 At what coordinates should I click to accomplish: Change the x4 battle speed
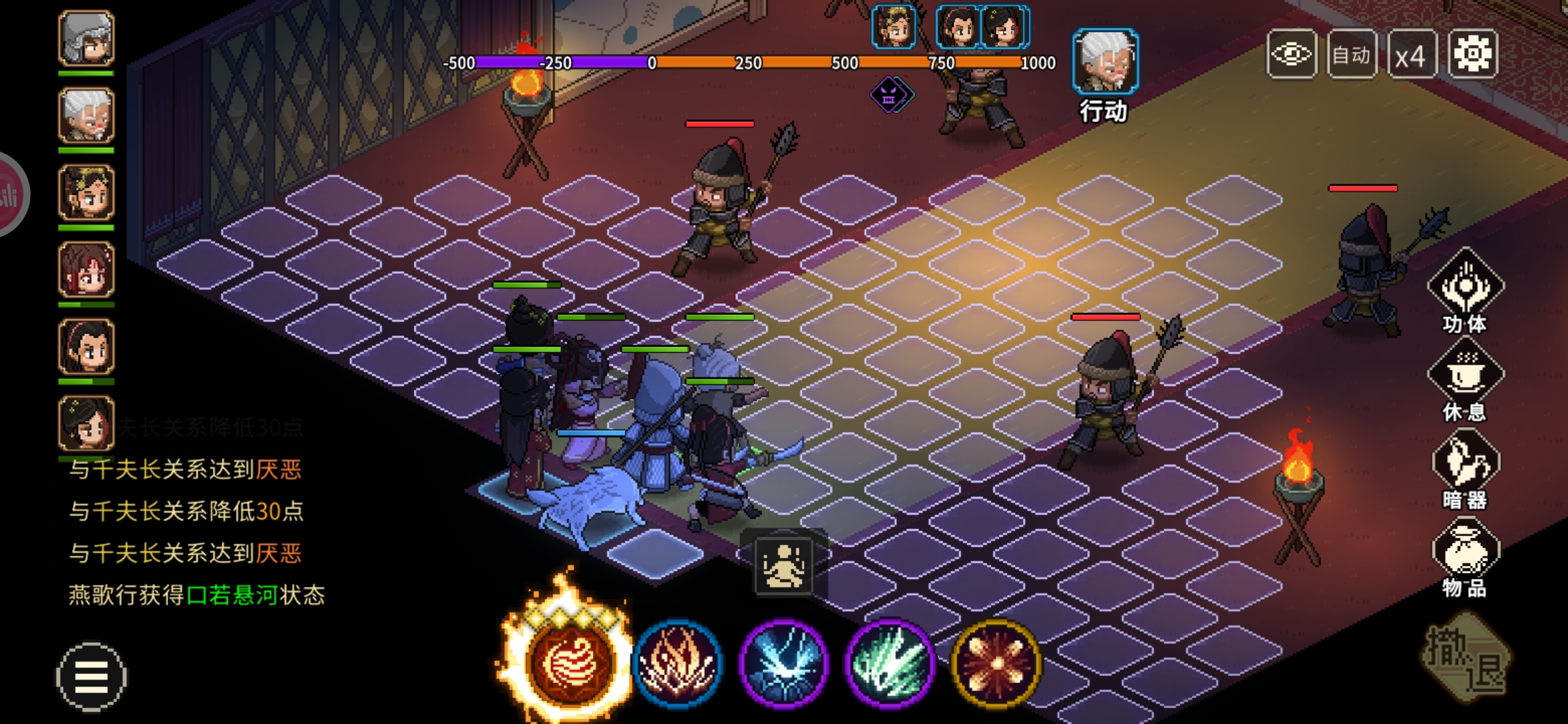coord(1411,56)
